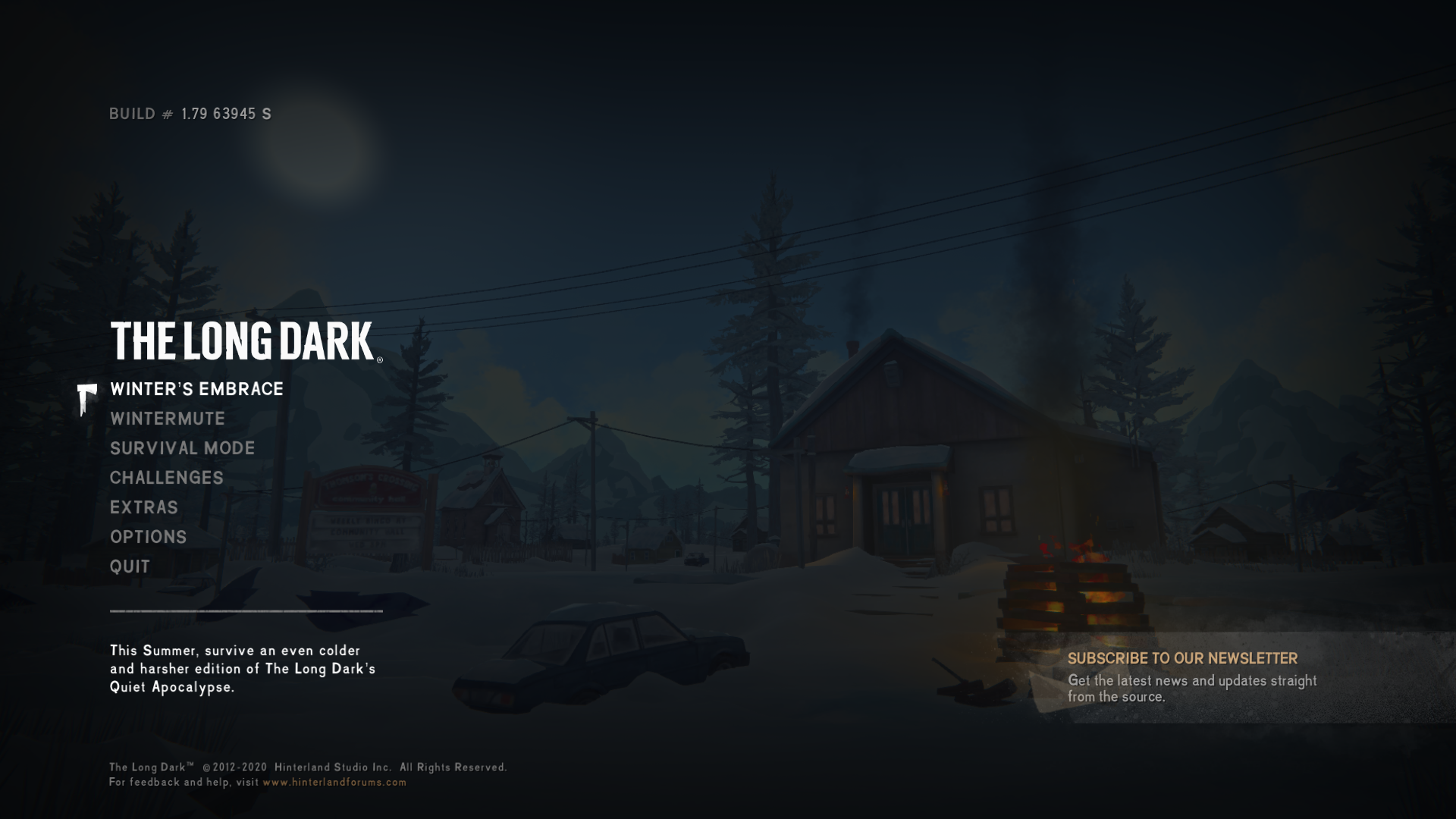Open the Challenges menu
This screenshot has width=1456, height=819.
[x=167, y=478]
